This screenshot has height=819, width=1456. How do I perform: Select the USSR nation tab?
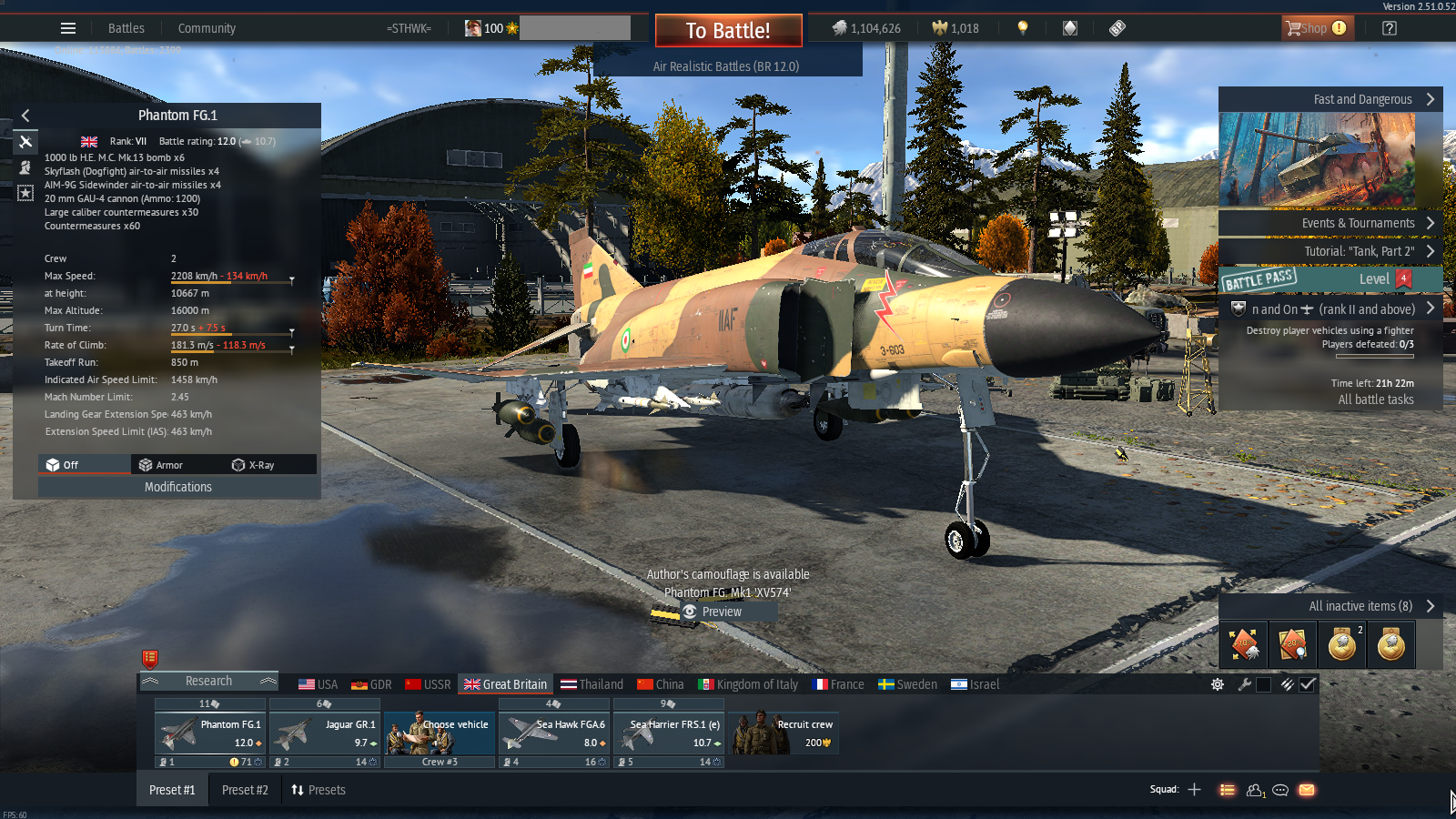tap(428, 684)
